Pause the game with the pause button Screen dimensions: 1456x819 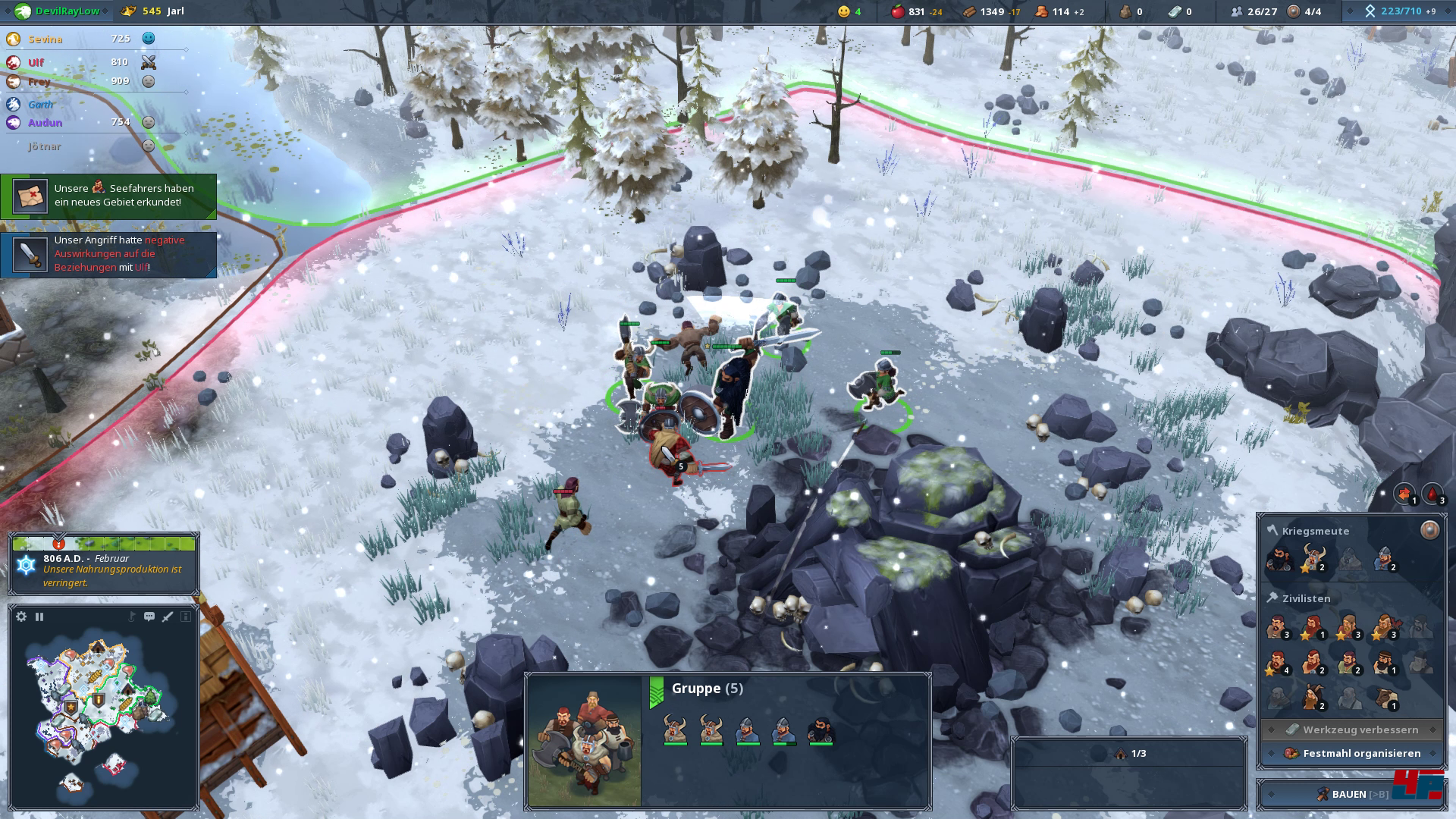click(x=39, y=617)
